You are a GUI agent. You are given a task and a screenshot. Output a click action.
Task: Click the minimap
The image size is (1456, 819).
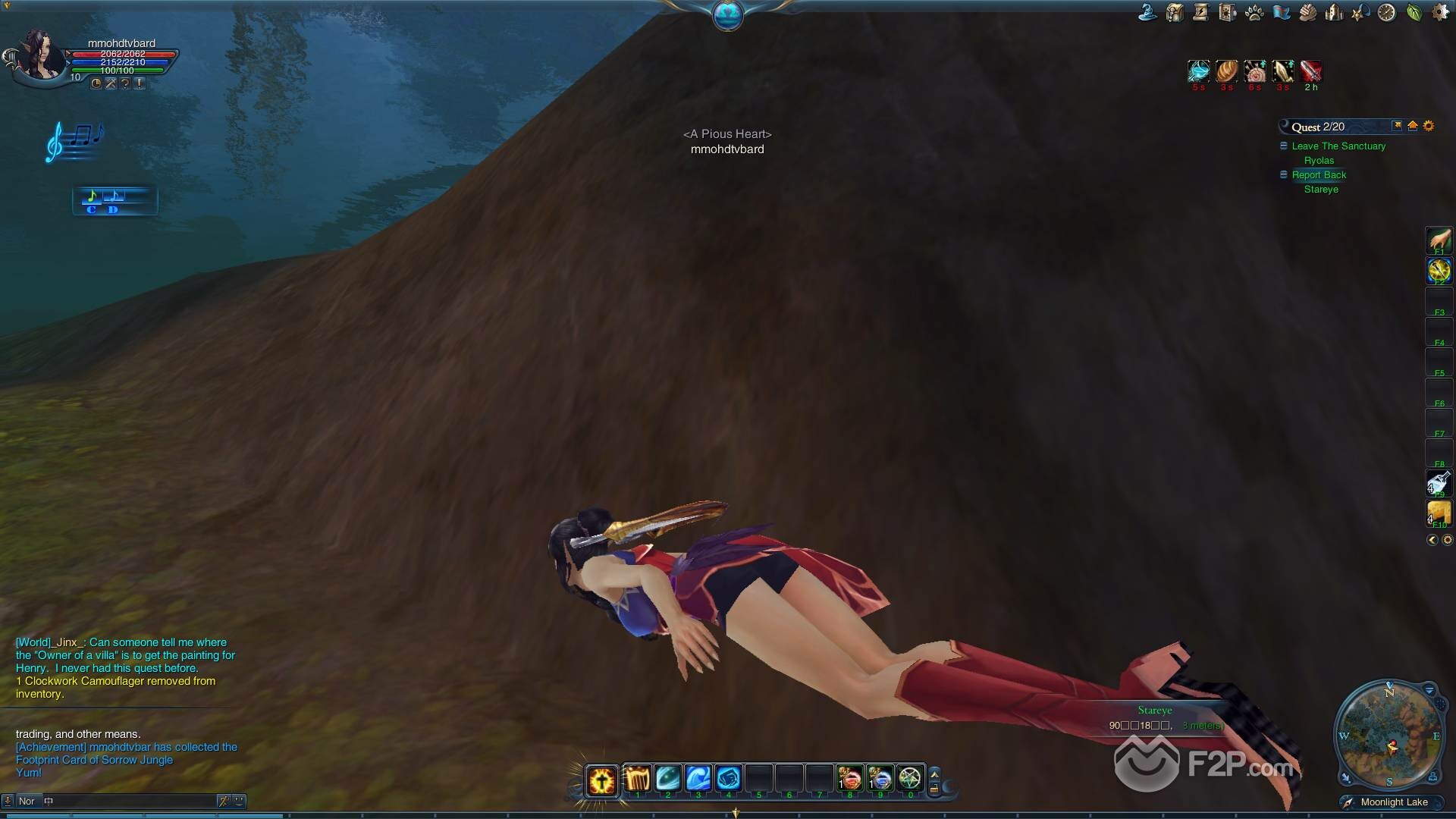click(1389, 736)
